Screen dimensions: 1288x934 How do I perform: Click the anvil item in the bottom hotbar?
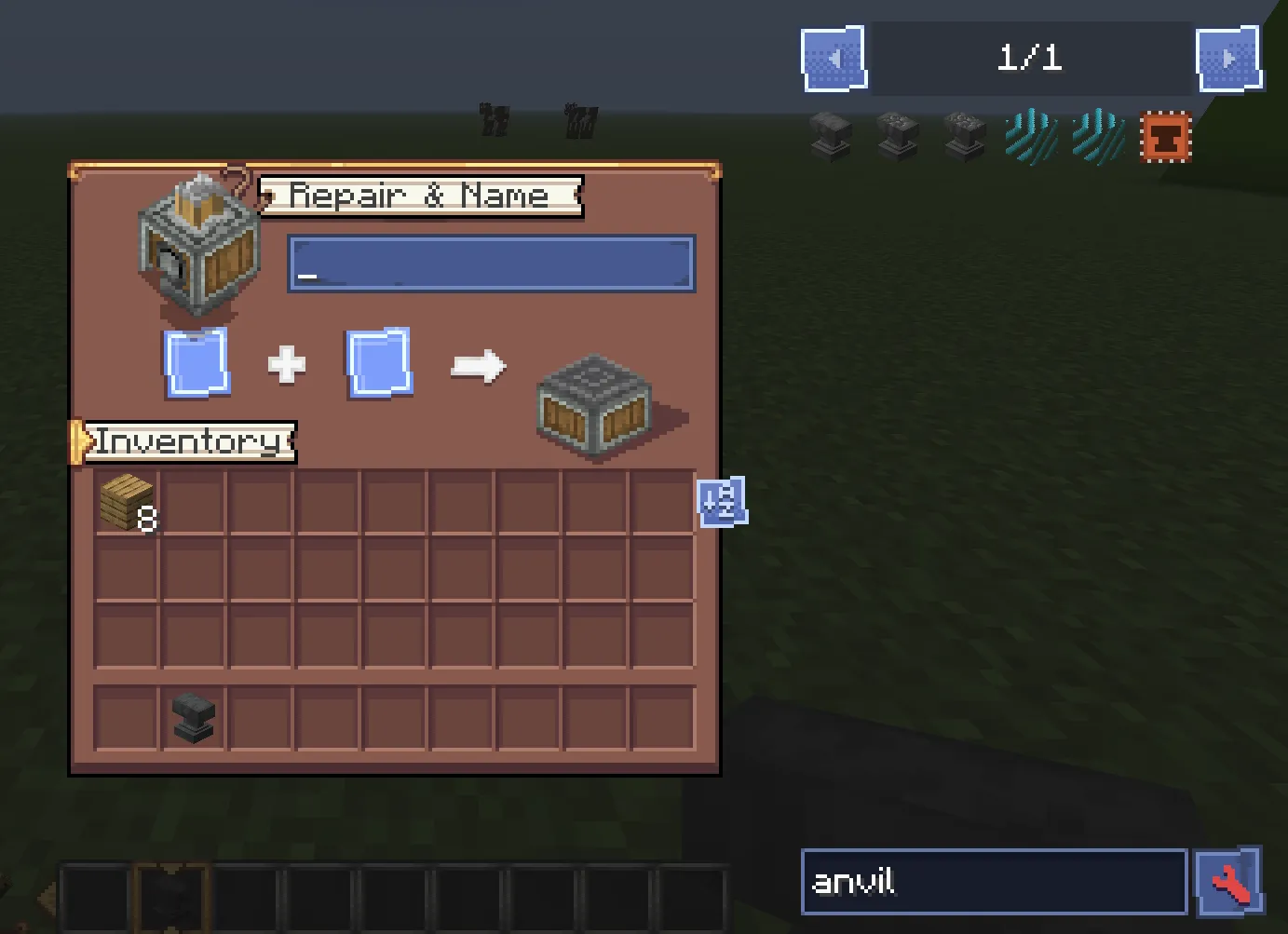(x=172, y=896)
